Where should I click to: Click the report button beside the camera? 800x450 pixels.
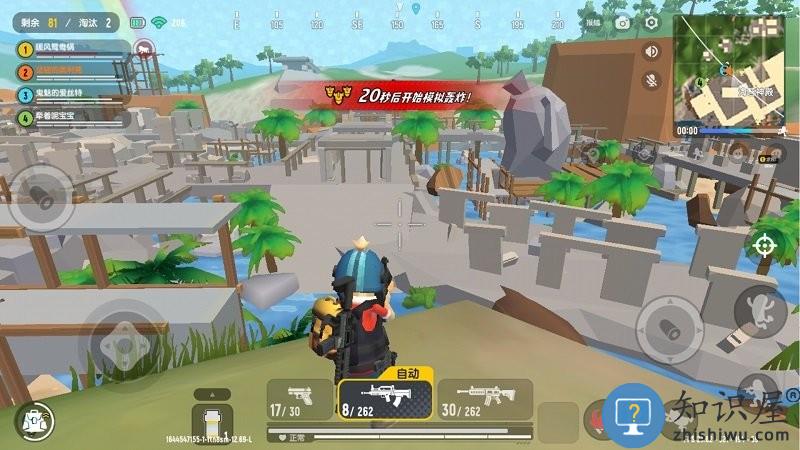coord(594,21)
